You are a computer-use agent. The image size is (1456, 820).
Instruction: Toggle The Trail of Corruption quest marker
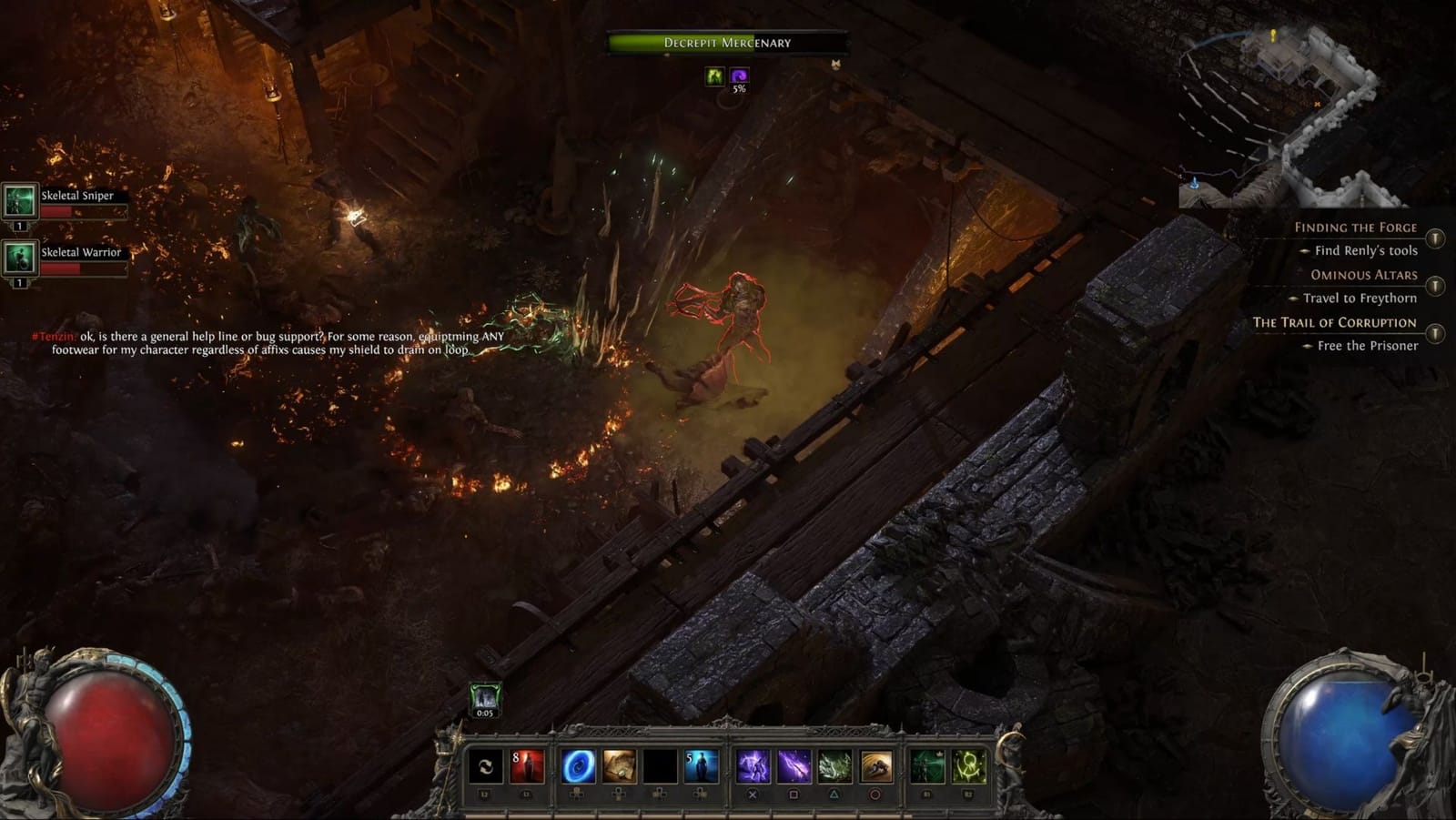[1435, 333]
